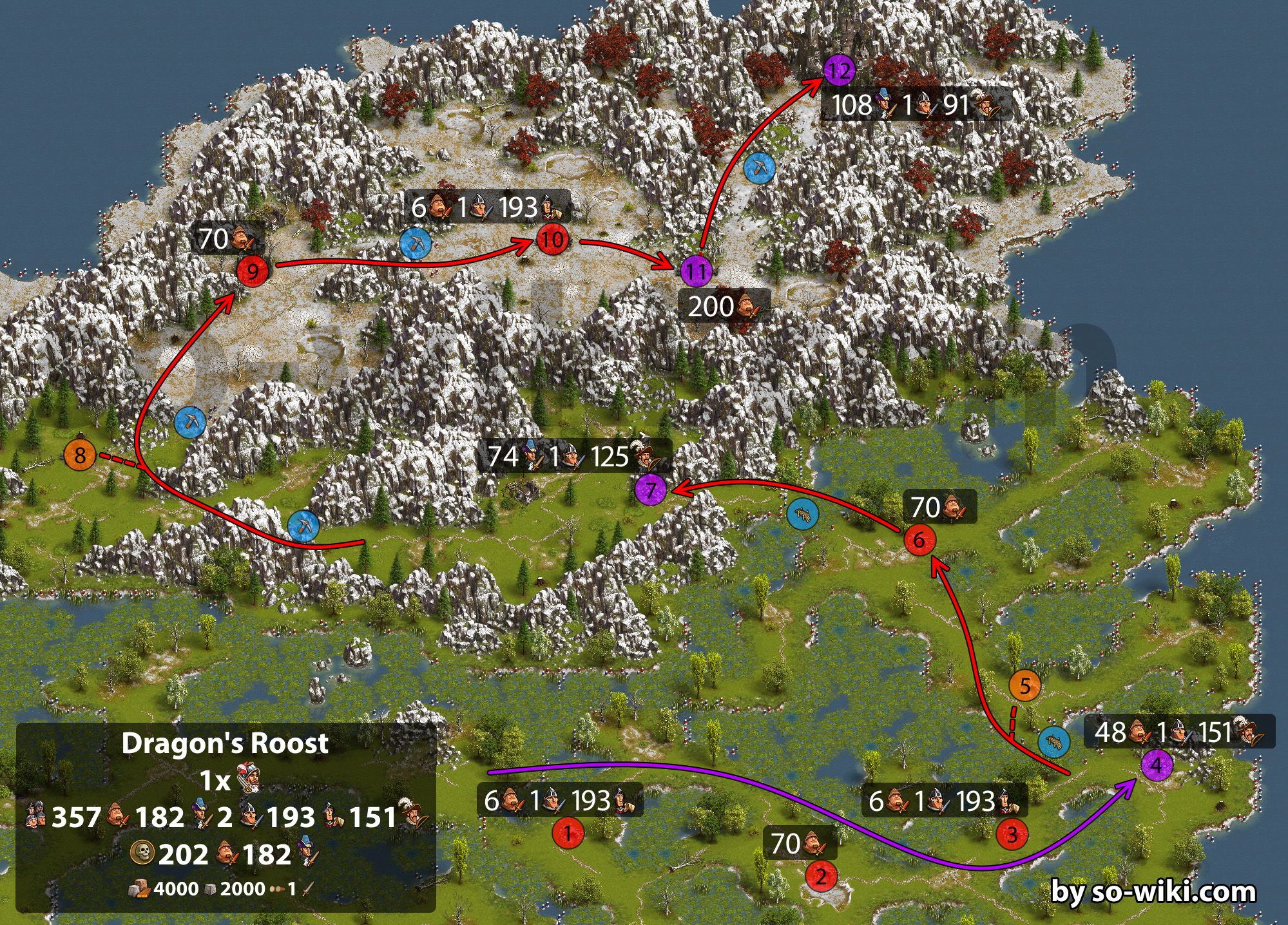Screen dimensions: 1288x925
Task: Select the red marker numbered 10
Action: (x=552, y=240)
